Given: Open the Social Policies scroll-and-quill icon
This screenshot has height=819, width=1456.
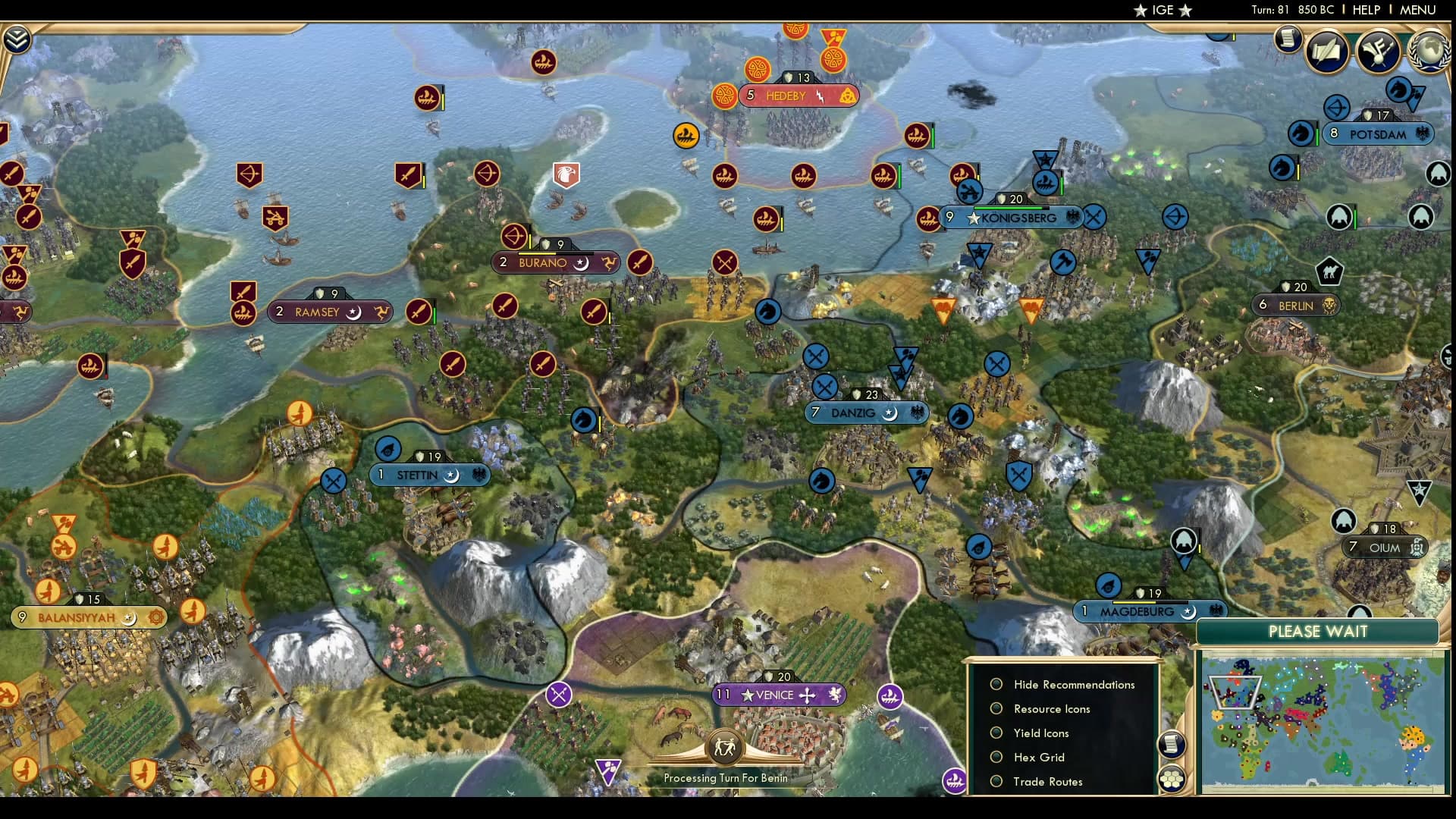Looking at the screenshot, I should (1326, 52).
